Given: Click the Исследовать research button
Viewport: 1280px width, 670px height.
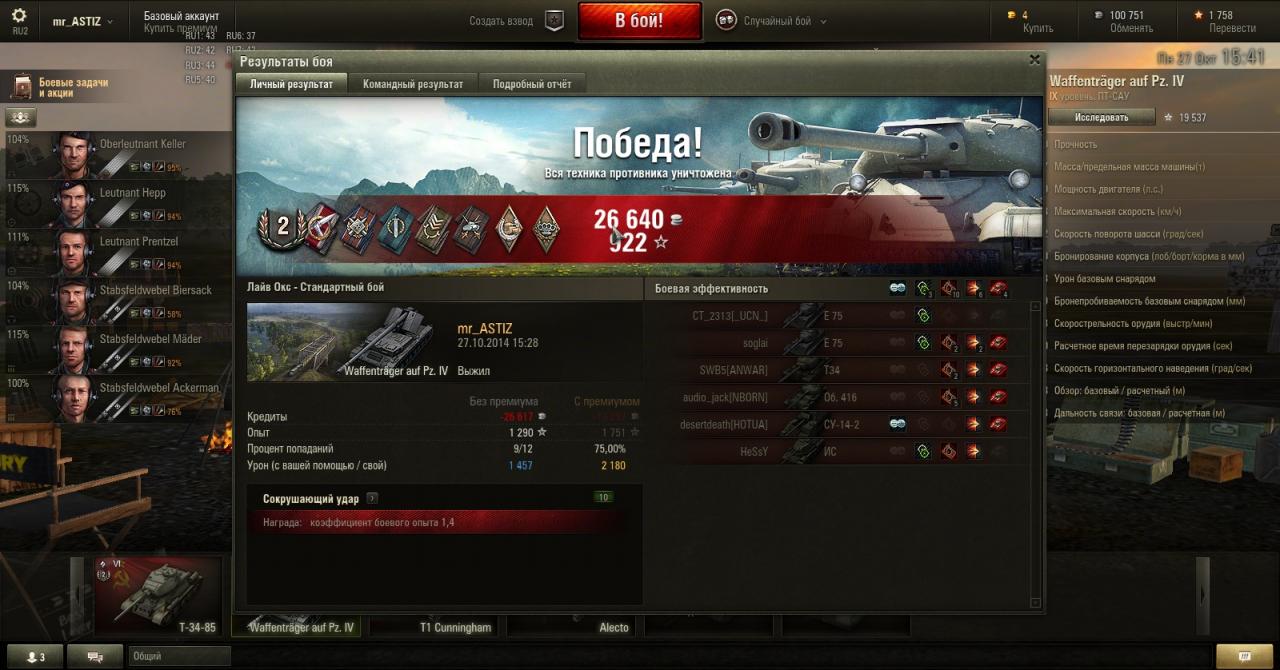Looking at the screenshot, I should 1101,117.
